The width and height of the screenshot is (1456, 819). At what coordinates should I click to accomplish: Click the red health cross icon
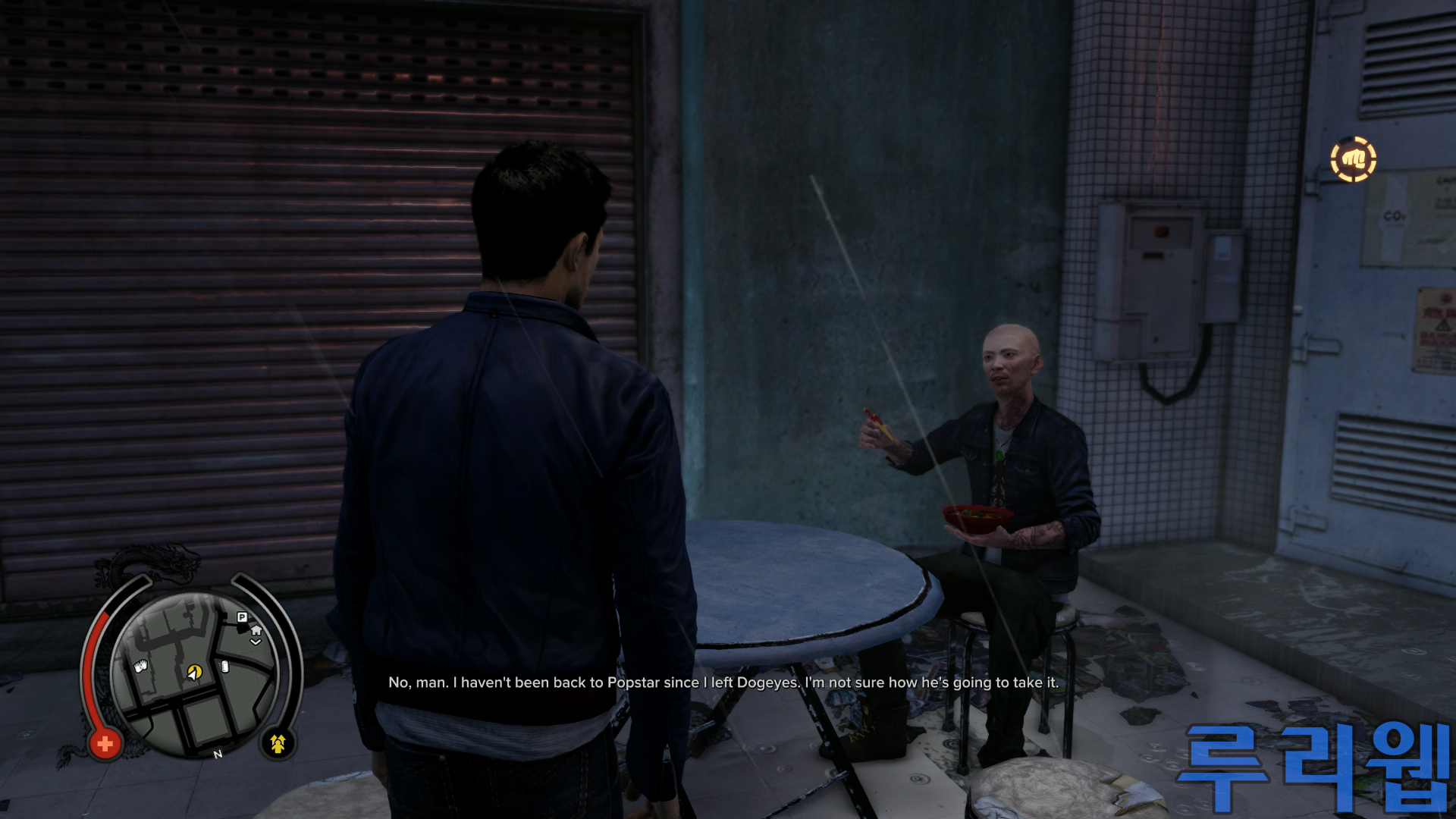point(105,744)
